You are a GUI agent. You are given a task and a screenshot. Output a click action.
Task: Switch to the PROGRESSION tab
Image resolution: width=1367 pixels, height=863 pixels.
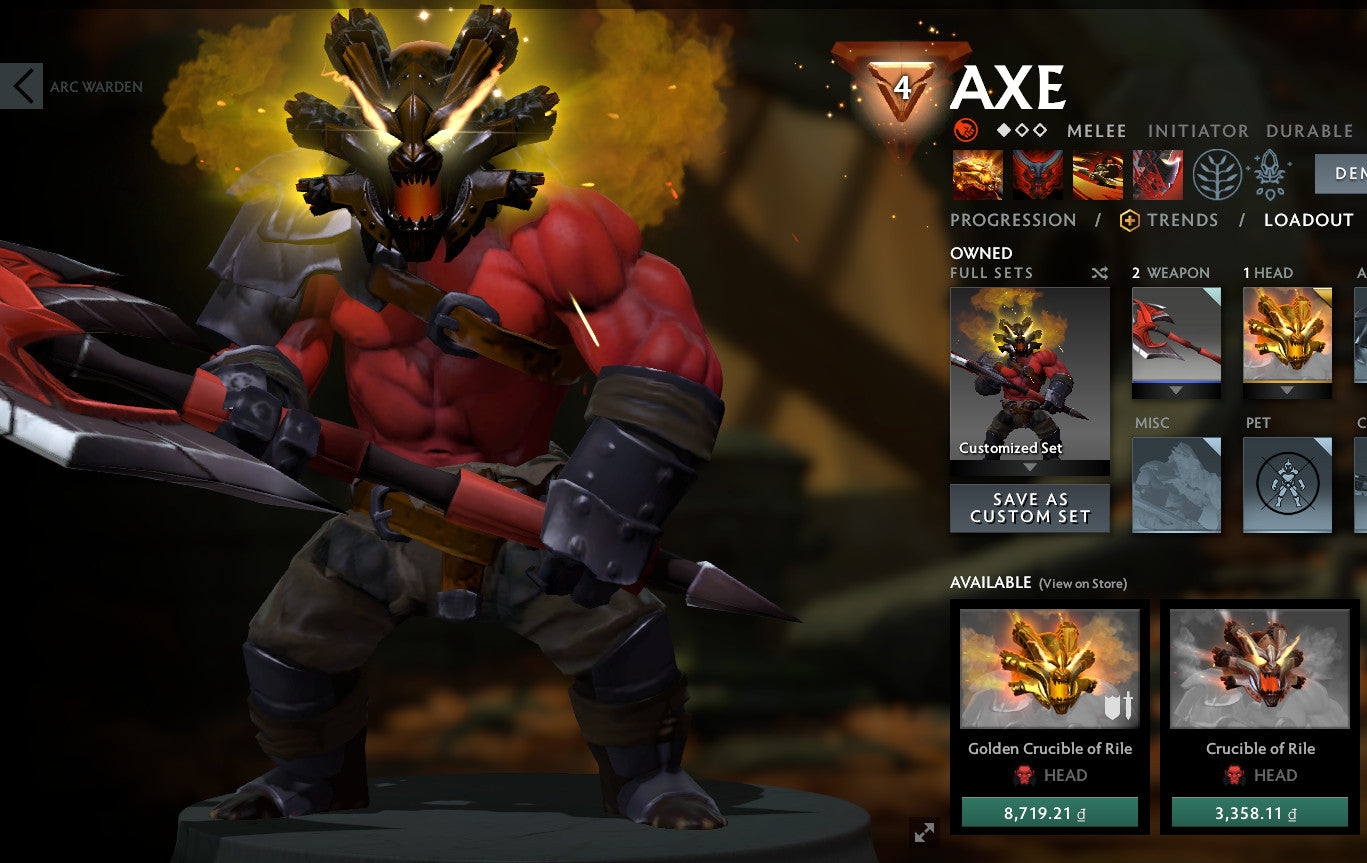tap(1013, 220)
